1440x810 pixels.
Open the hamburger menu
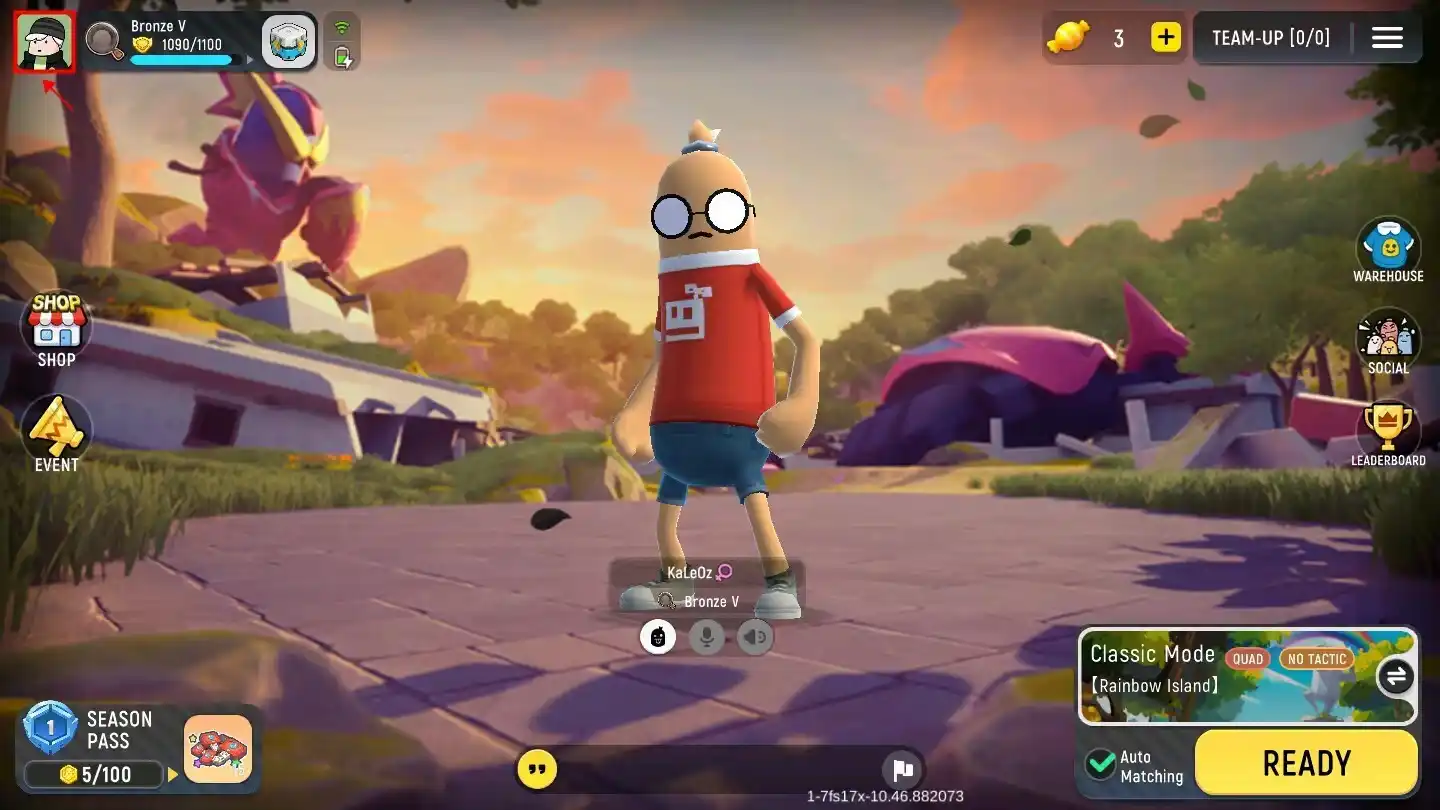tap(1387, 38)
